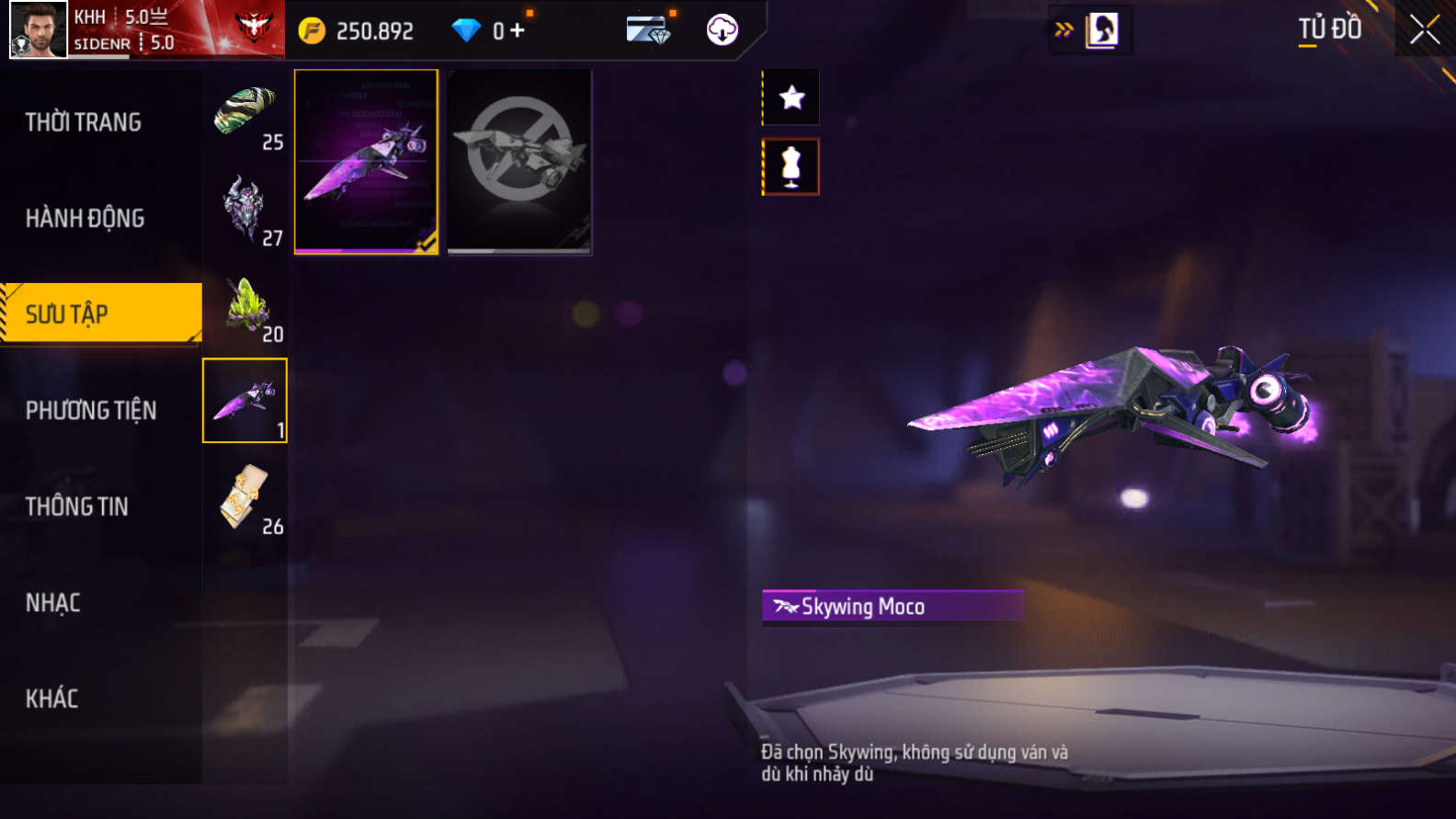Open the horned backpack subcategory
The image size is (1456, 819).
tap(245, 210)
